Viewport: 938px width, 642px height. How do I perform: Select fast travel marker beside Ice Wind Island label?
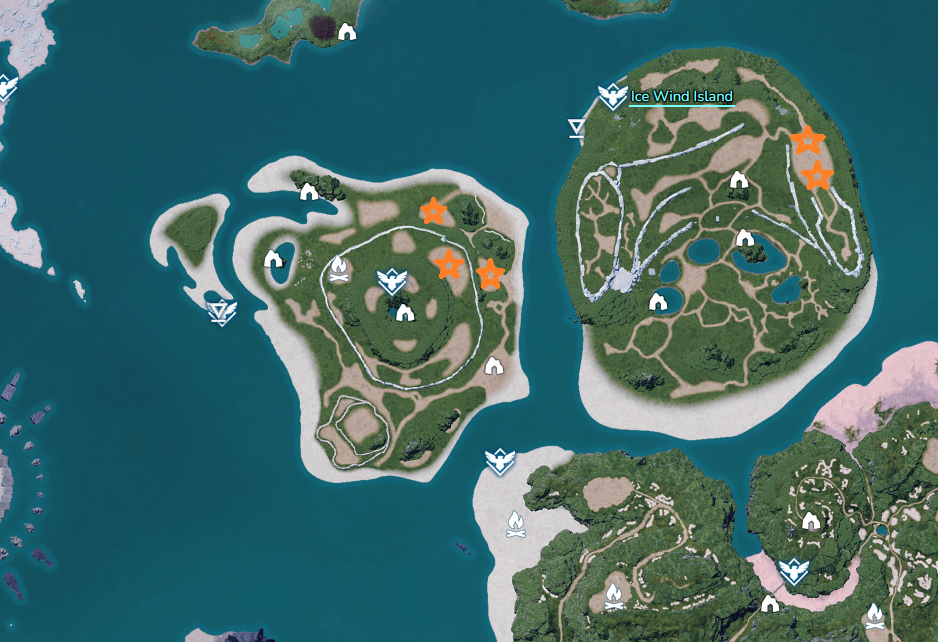pyautogui.click(x=612, y=96)
